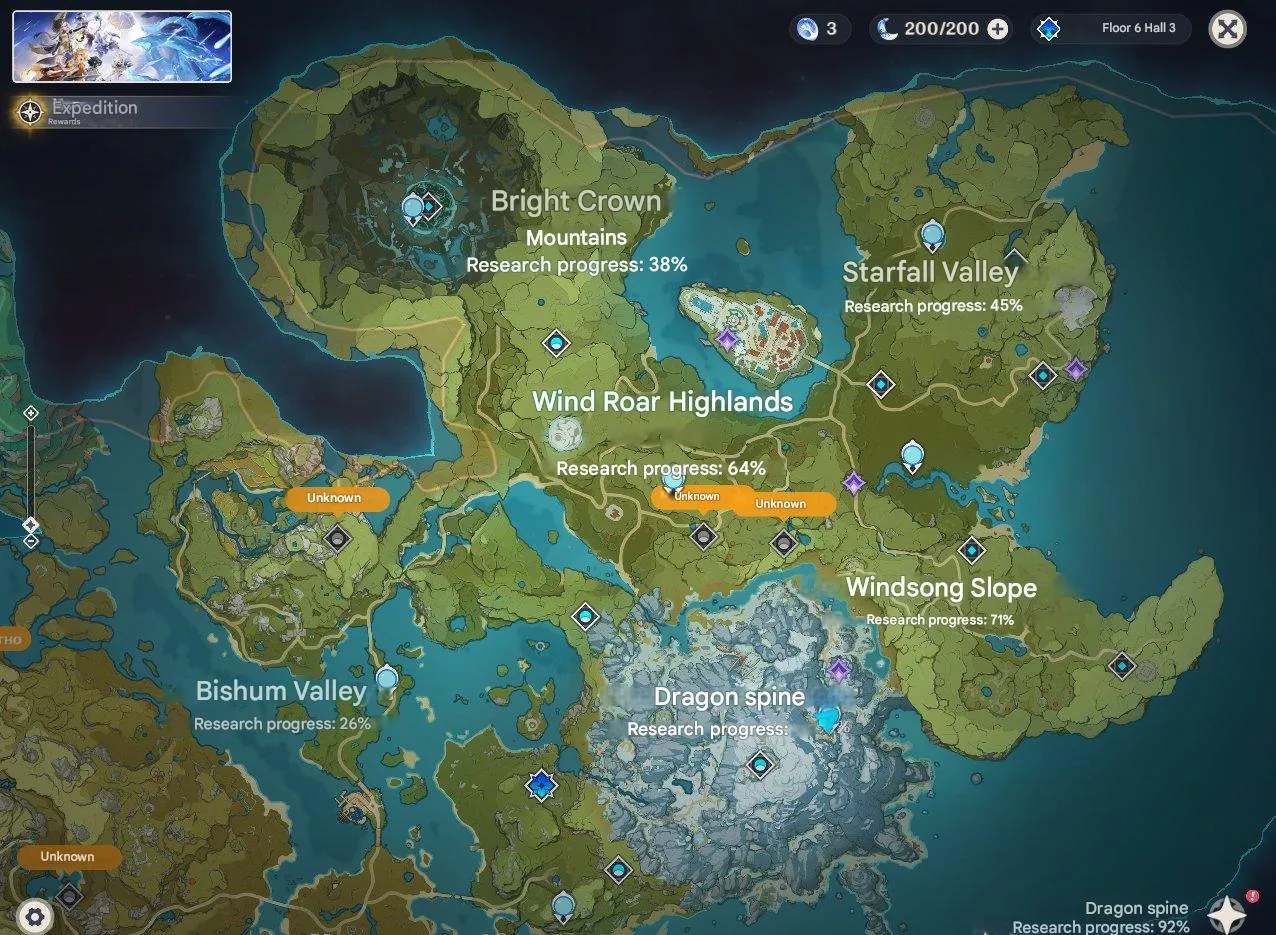The height and width of the screenshot is (935, 1276).
Task: Select the purple marker on the city island
Action: coord(727,340)
